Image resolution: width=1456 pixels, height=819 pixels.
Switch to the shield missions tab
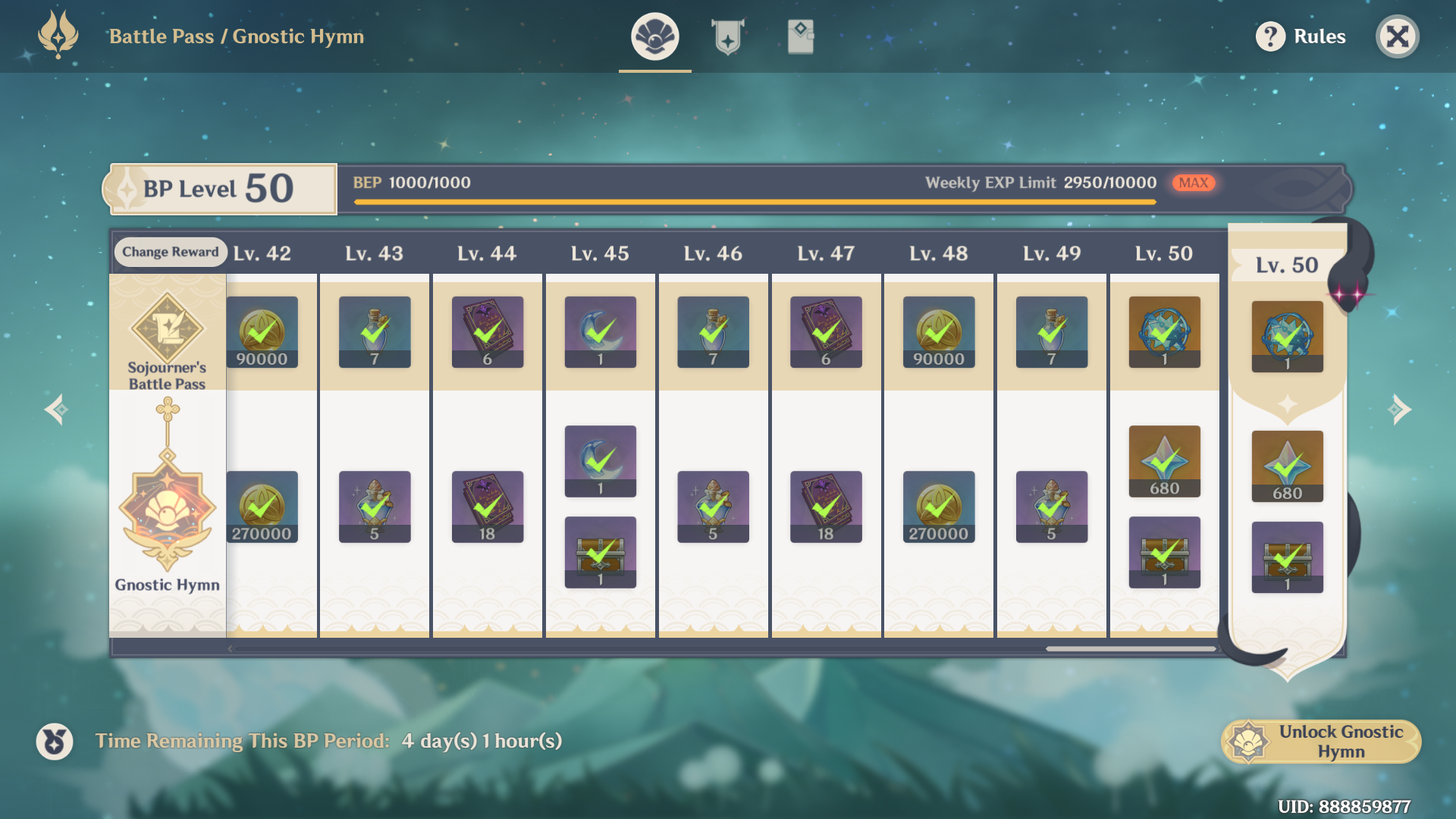tap(727, 36)
